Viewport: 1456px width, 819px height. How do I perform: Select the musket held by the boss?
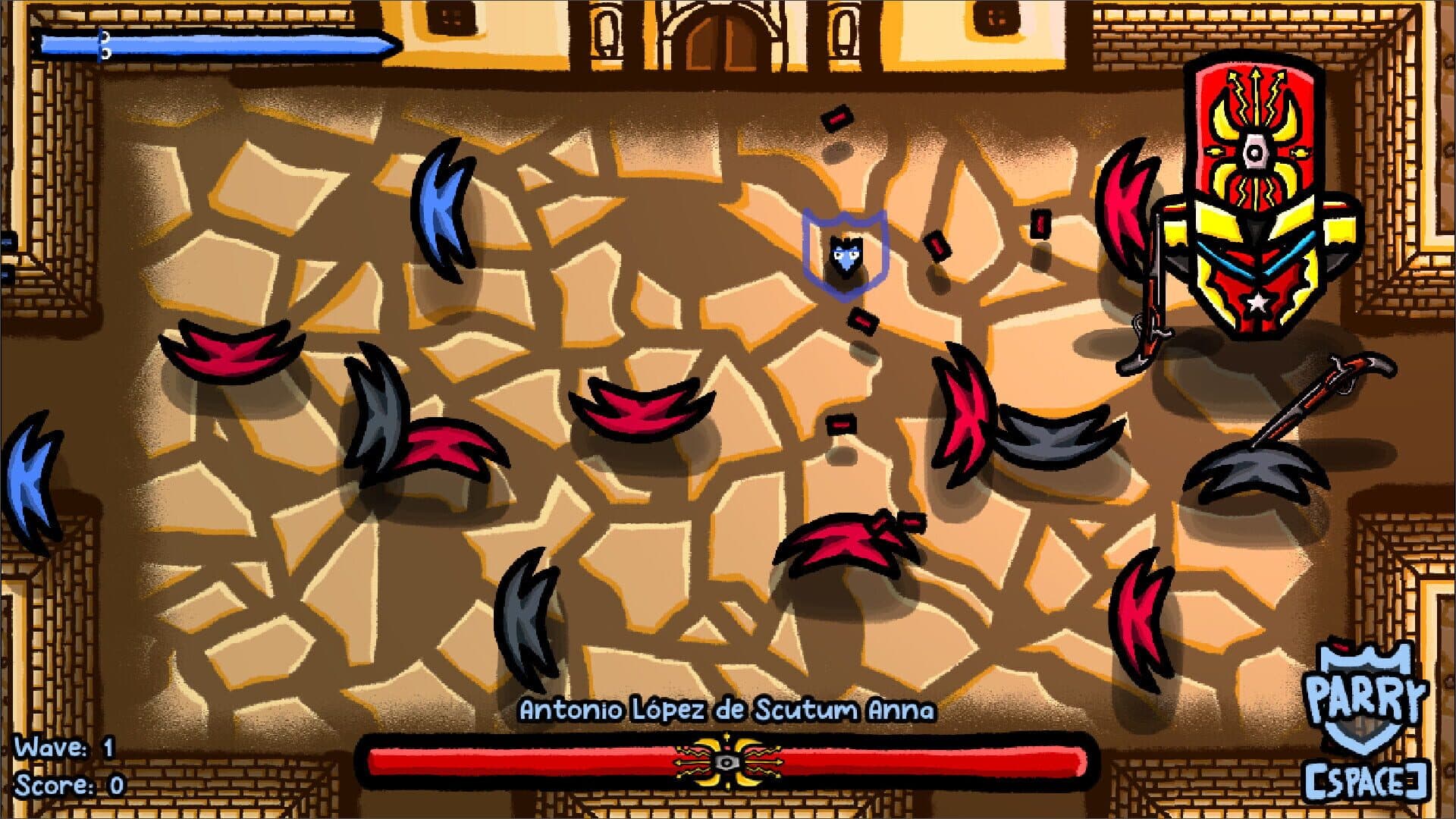(x=1156, y=303)
